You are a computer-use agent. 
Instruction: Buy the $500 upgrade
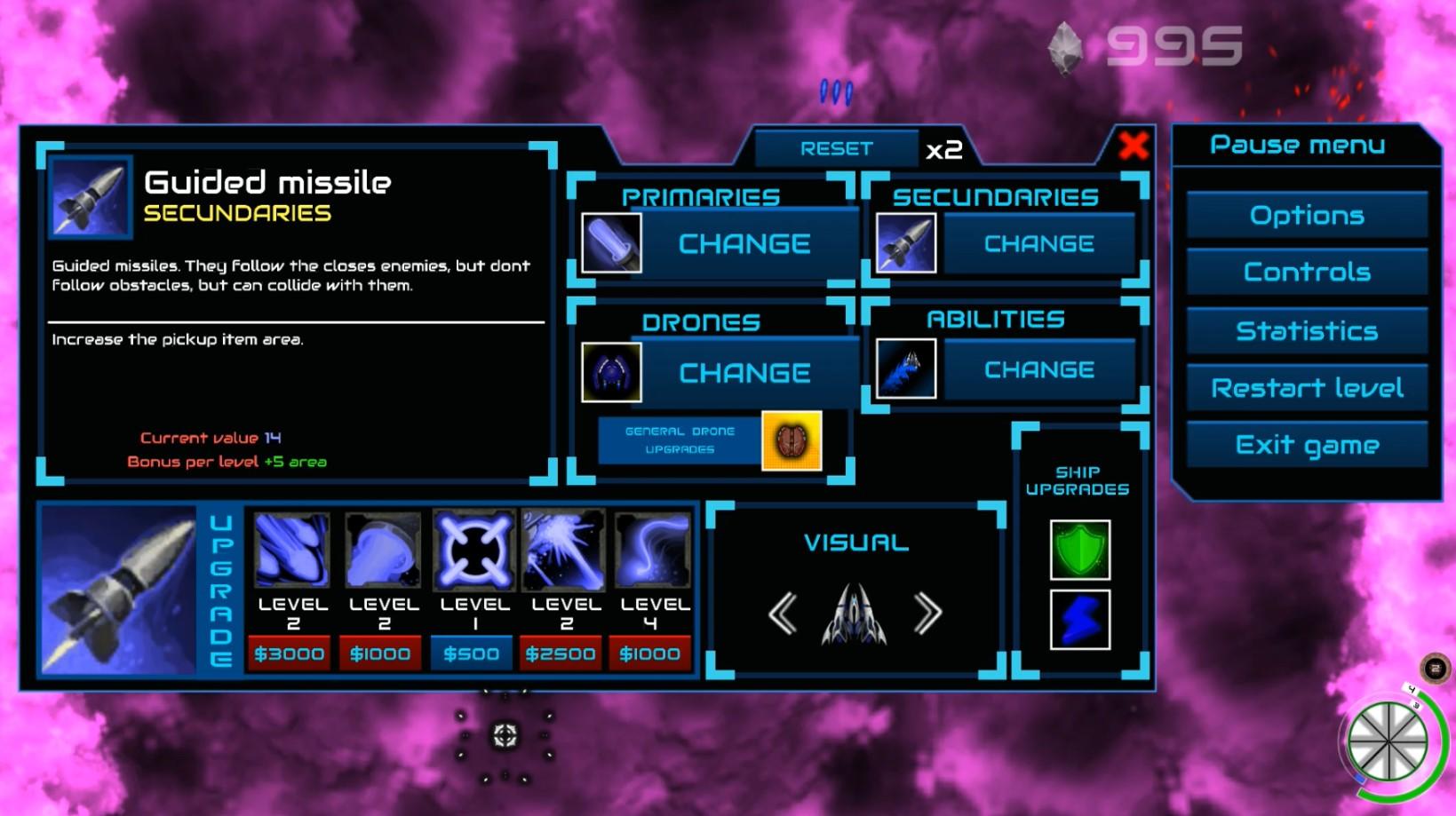pos(472,653)
